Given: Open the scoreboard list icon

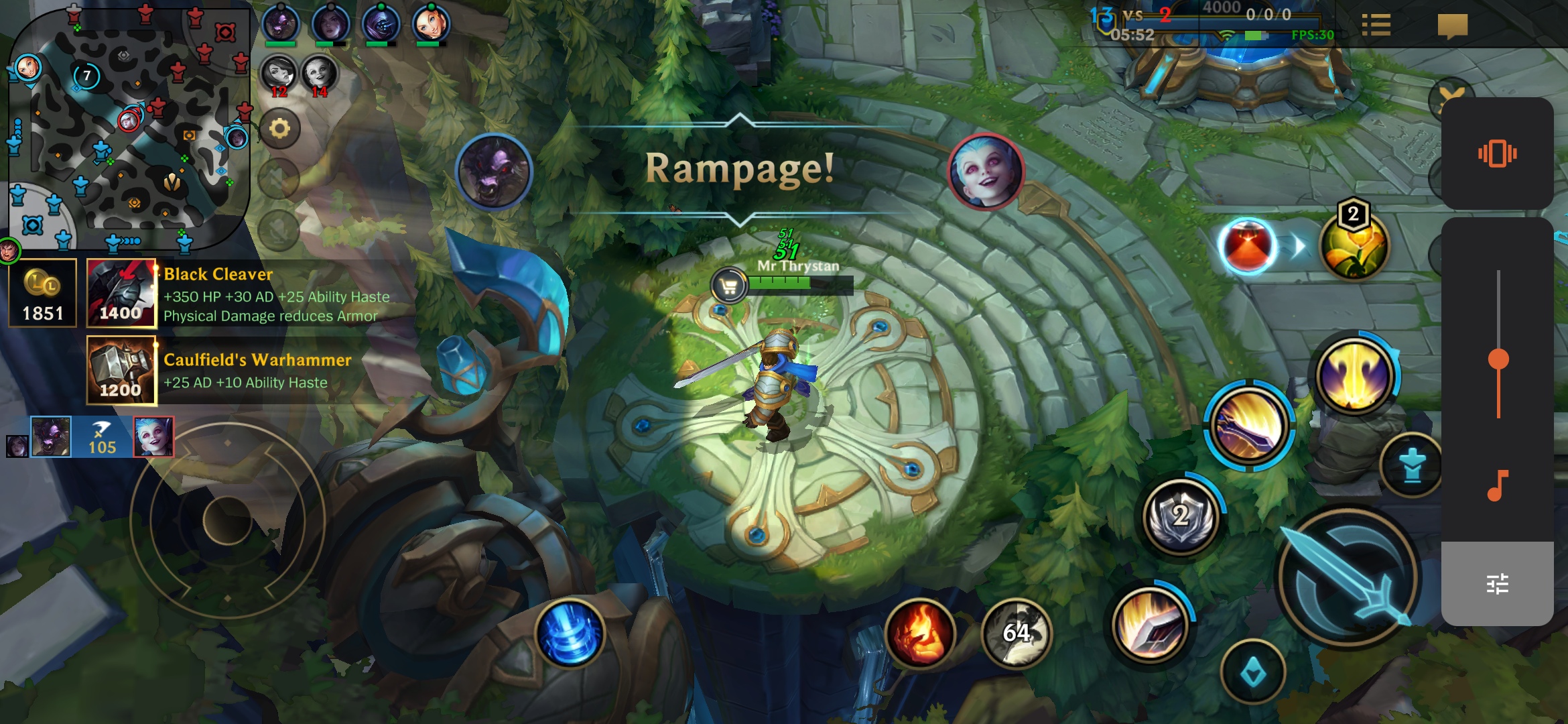Looking at the screenshot, I should coord(1376,25).
